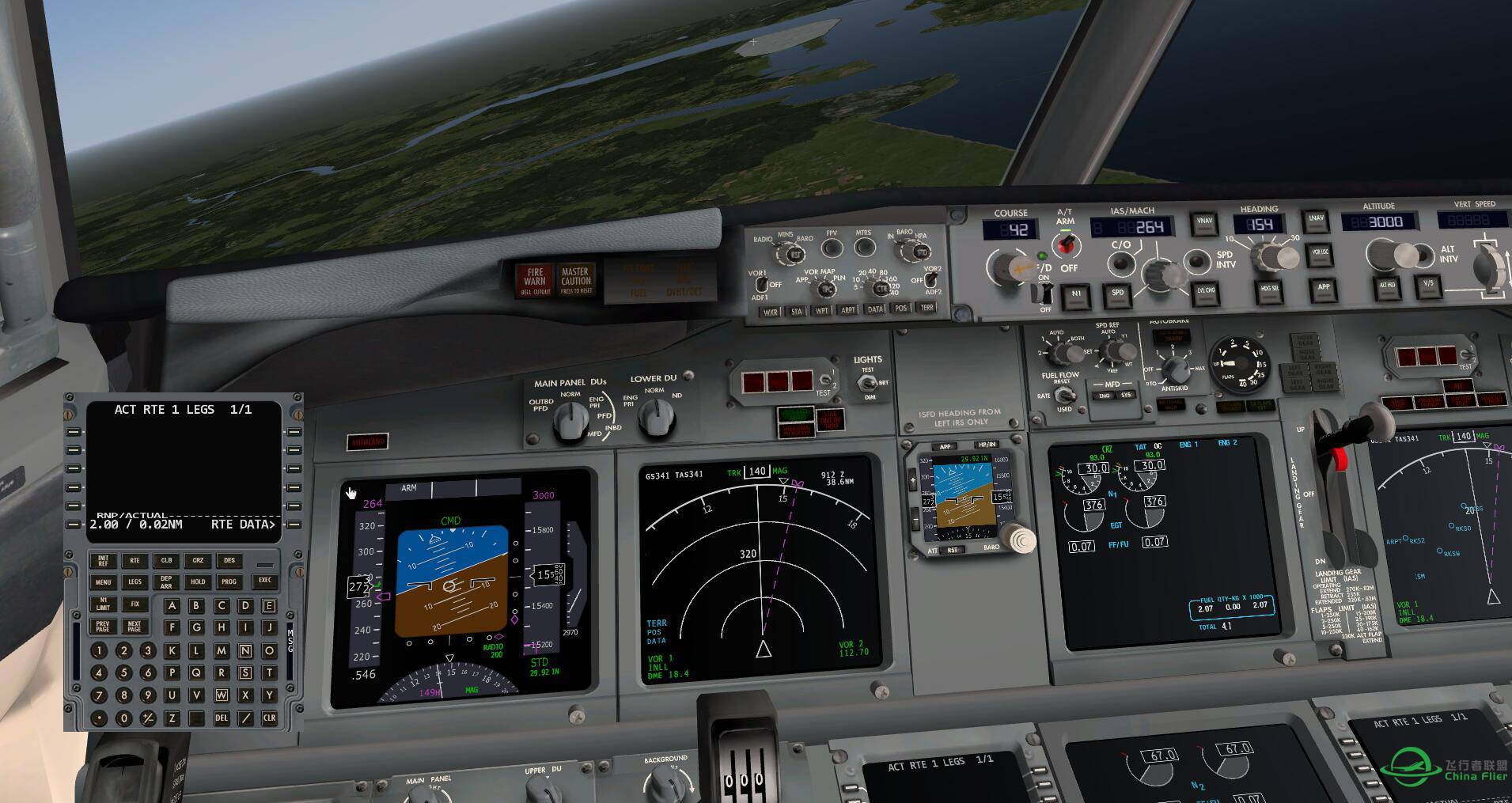Flip the VOR1/ADF1 selector switch
The height and width of the screenshot is (803, 1512).
pos(762,285)
